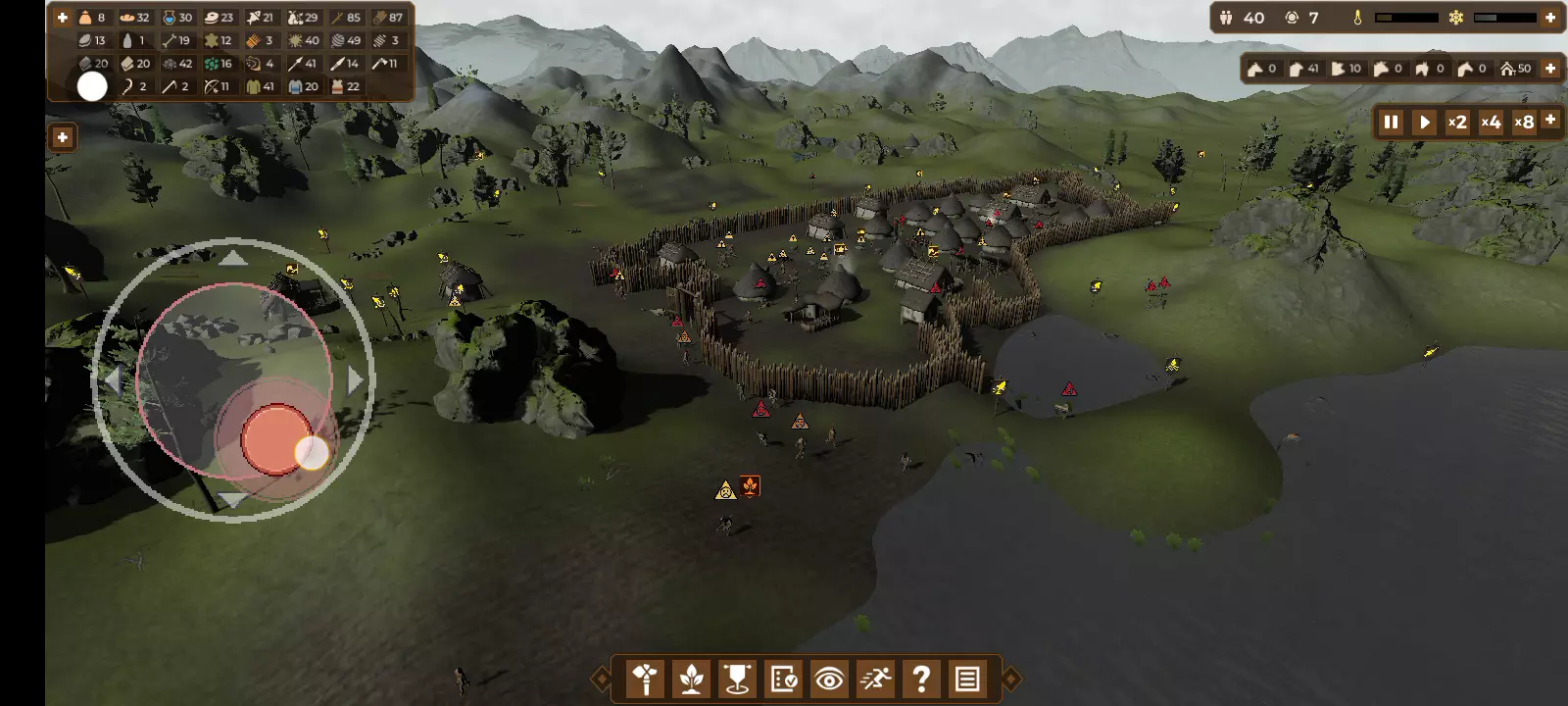Viewport: 1568px width, 706px height.
Task: Tap the up arrow on the camera pad
Action: tap(232, 258)
